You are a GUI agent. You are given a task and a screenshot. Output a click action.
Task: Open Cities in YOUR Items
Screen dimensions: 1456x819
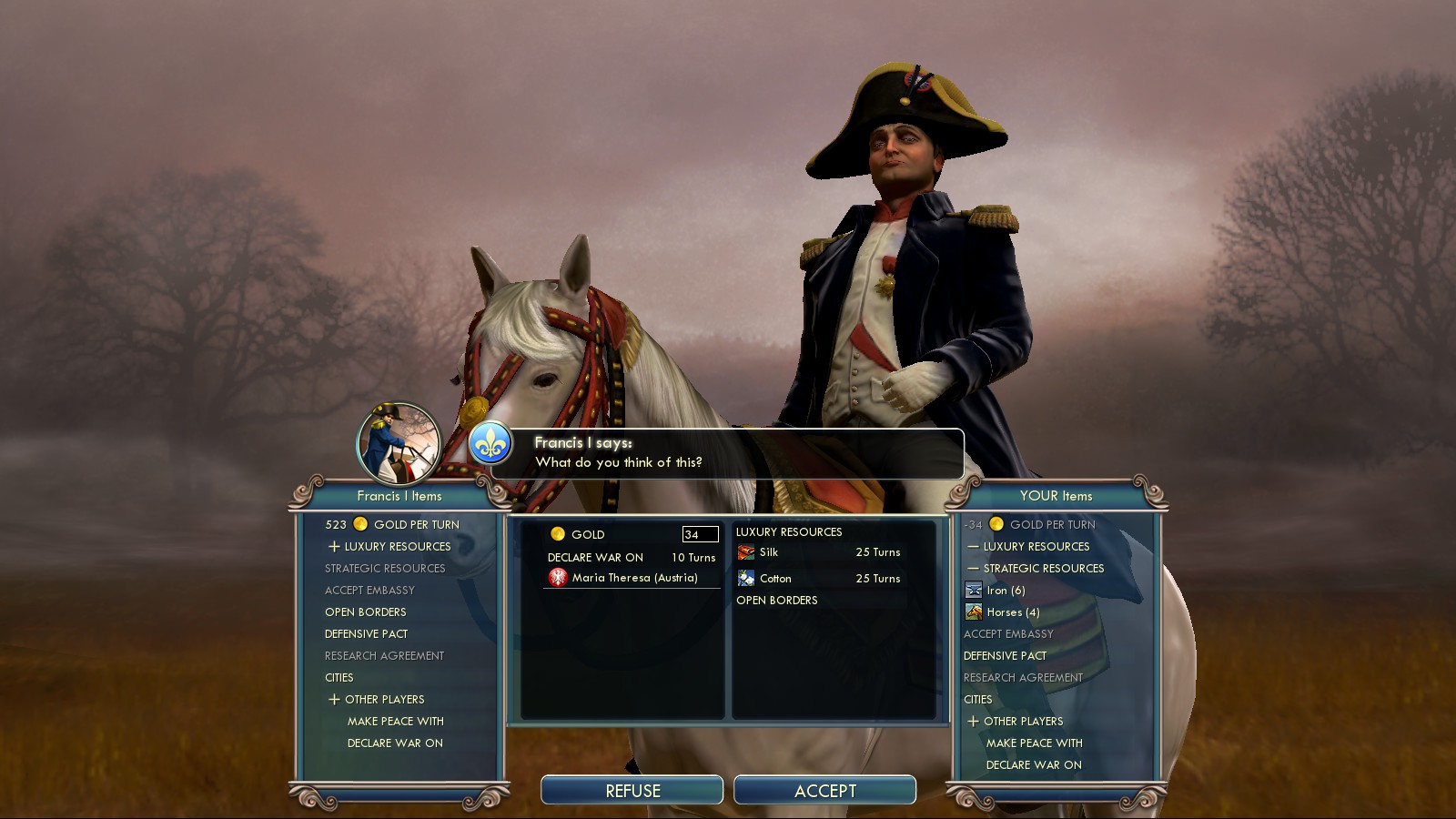(978, 700)
